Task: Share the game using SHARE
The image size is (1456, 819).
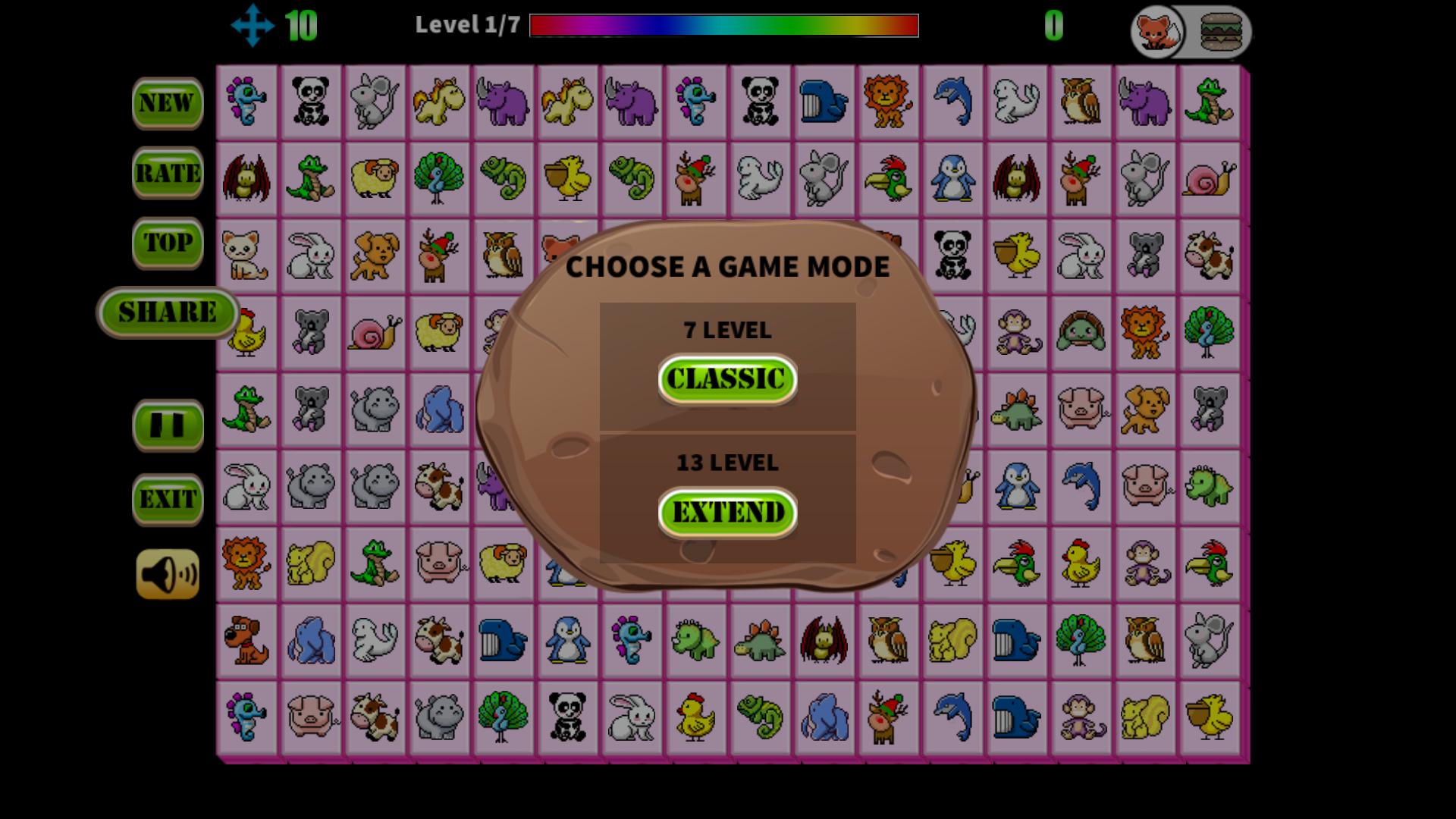Action: pos(168,311)
